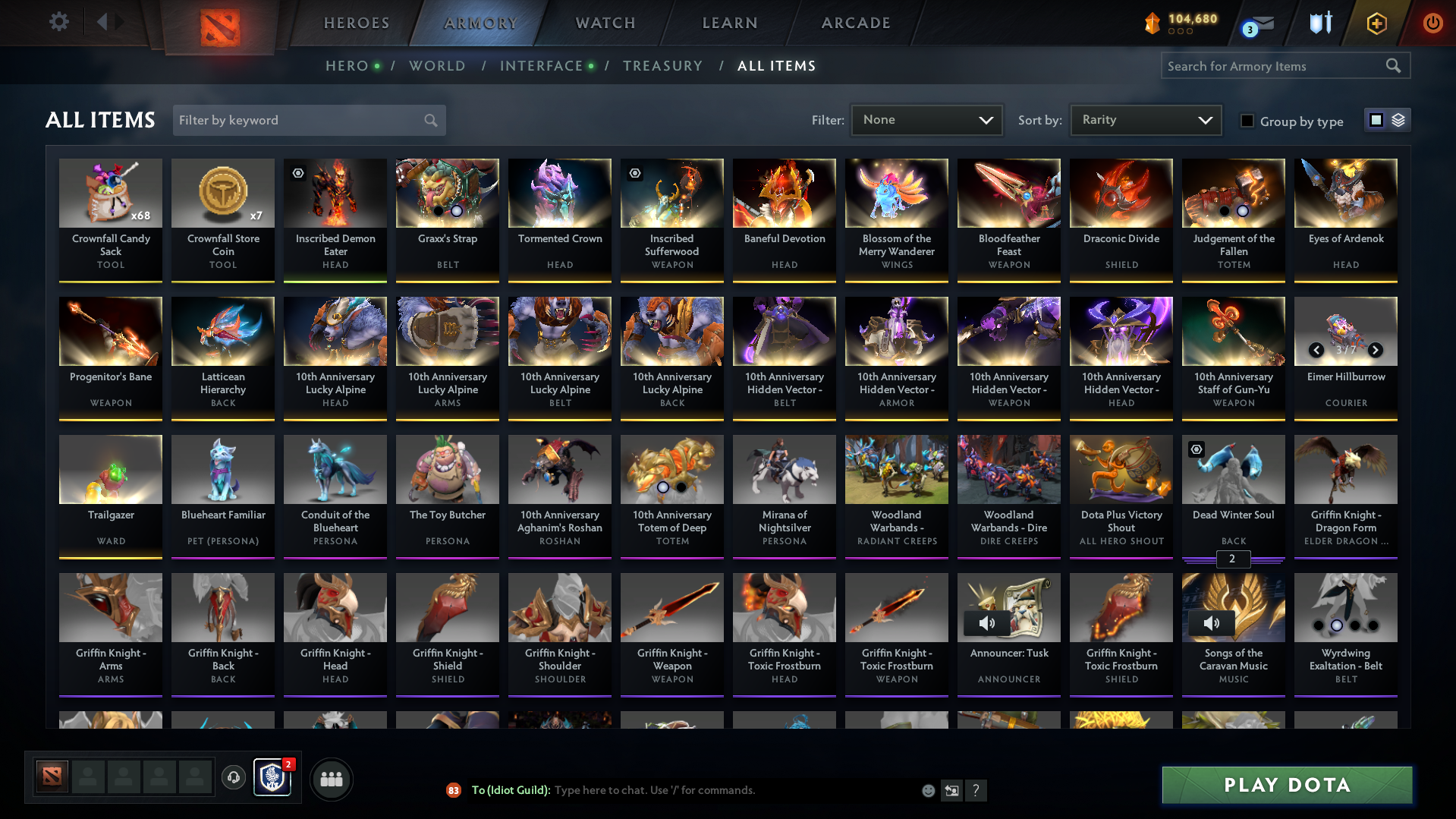1456x819 pixels.
Task: Switch to stacked list view with layers icon
Action: [1398, 119]
